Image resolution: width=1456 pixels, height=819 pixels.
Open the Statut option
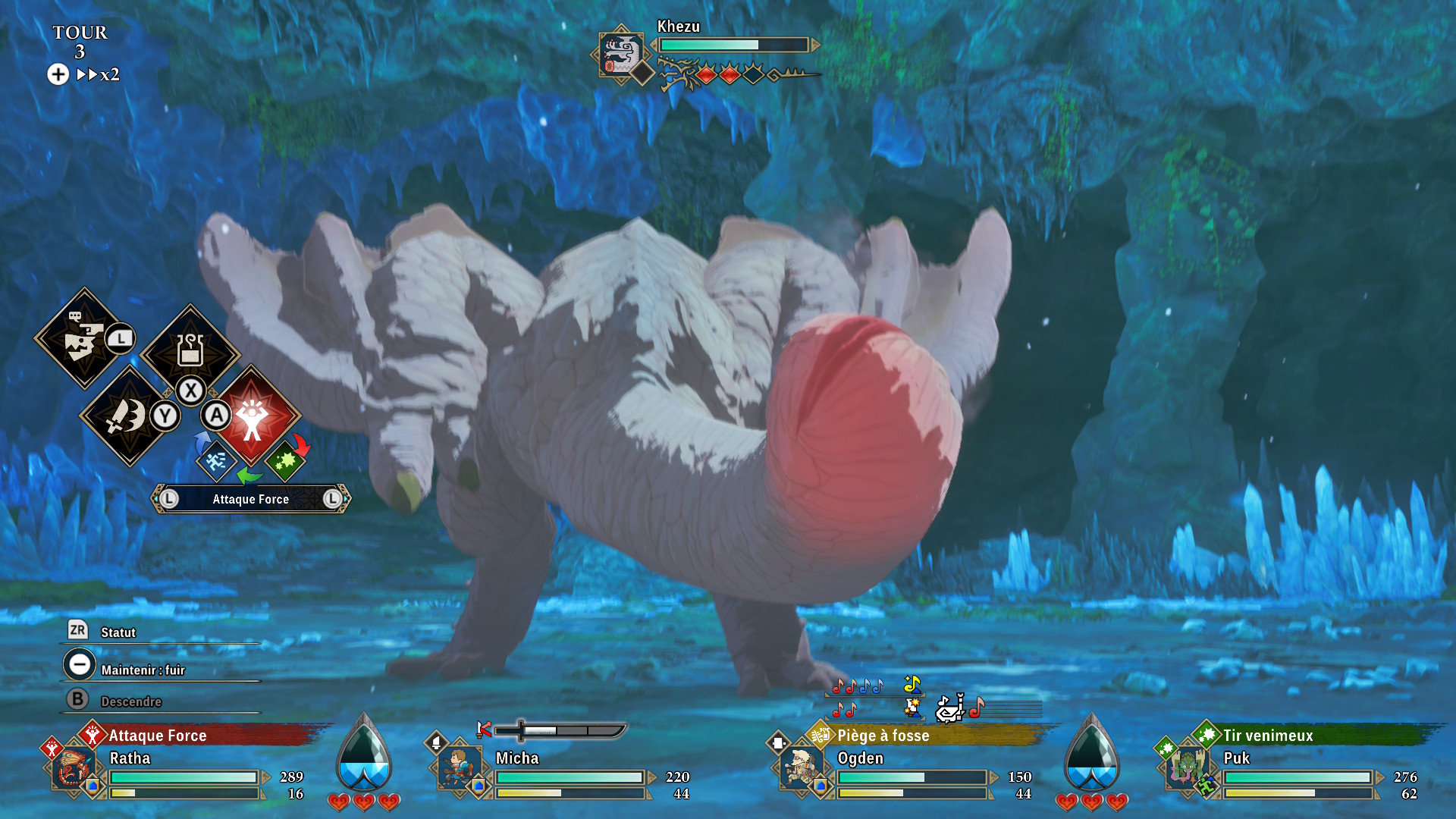pos(118,632)
